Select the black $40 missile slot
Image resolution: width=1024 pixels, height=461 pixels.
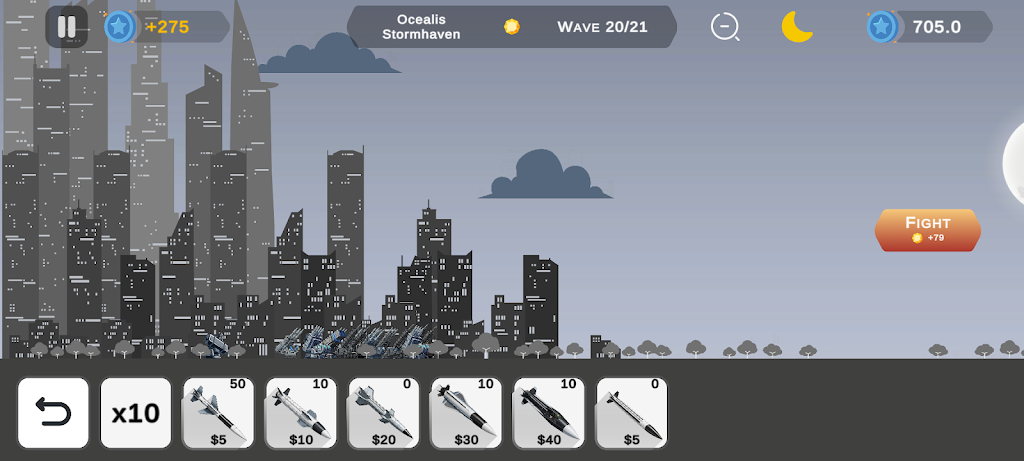(549, 413)
